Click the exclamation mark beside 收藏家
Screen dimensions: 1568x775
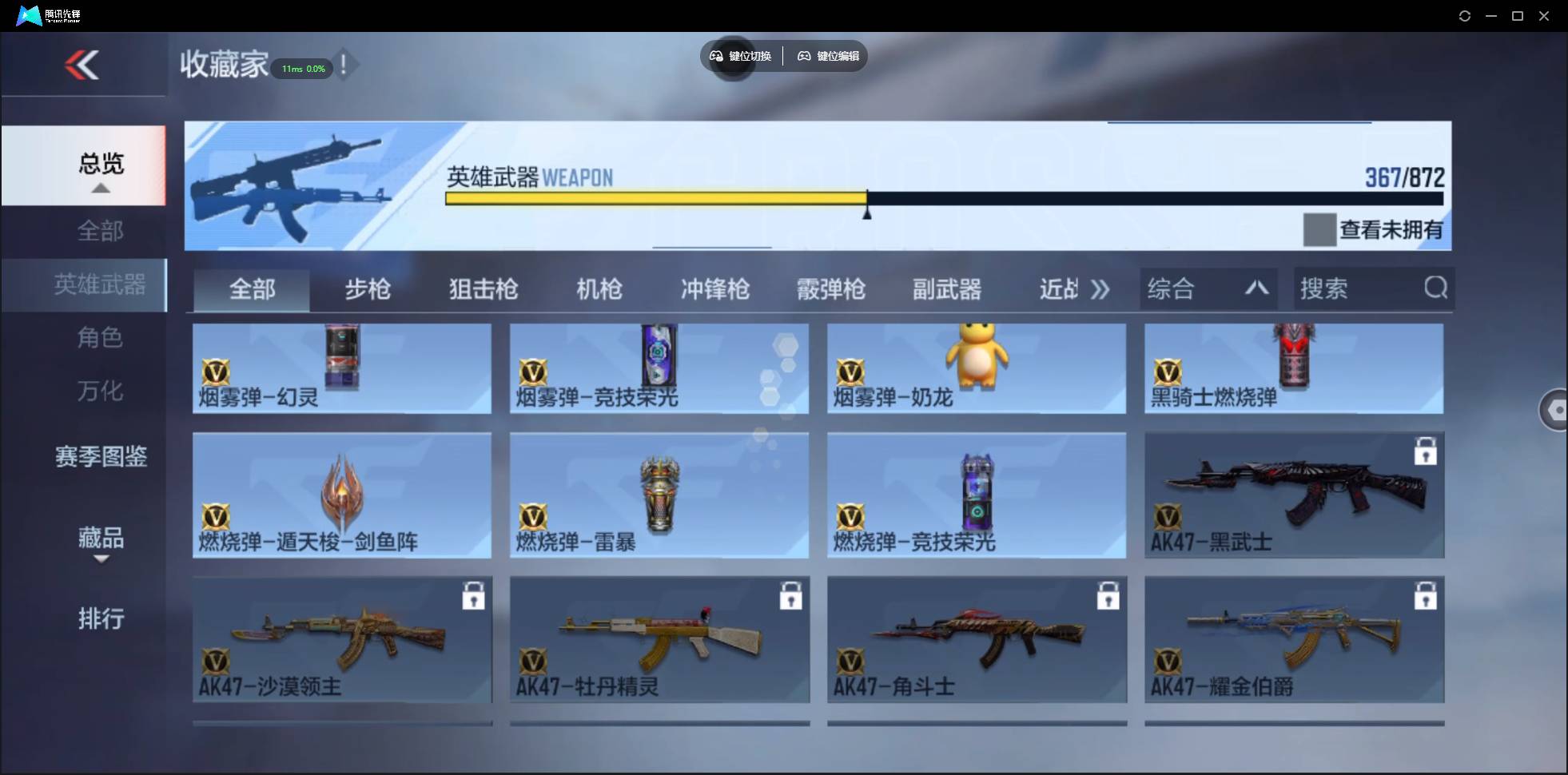coord(344,66)
